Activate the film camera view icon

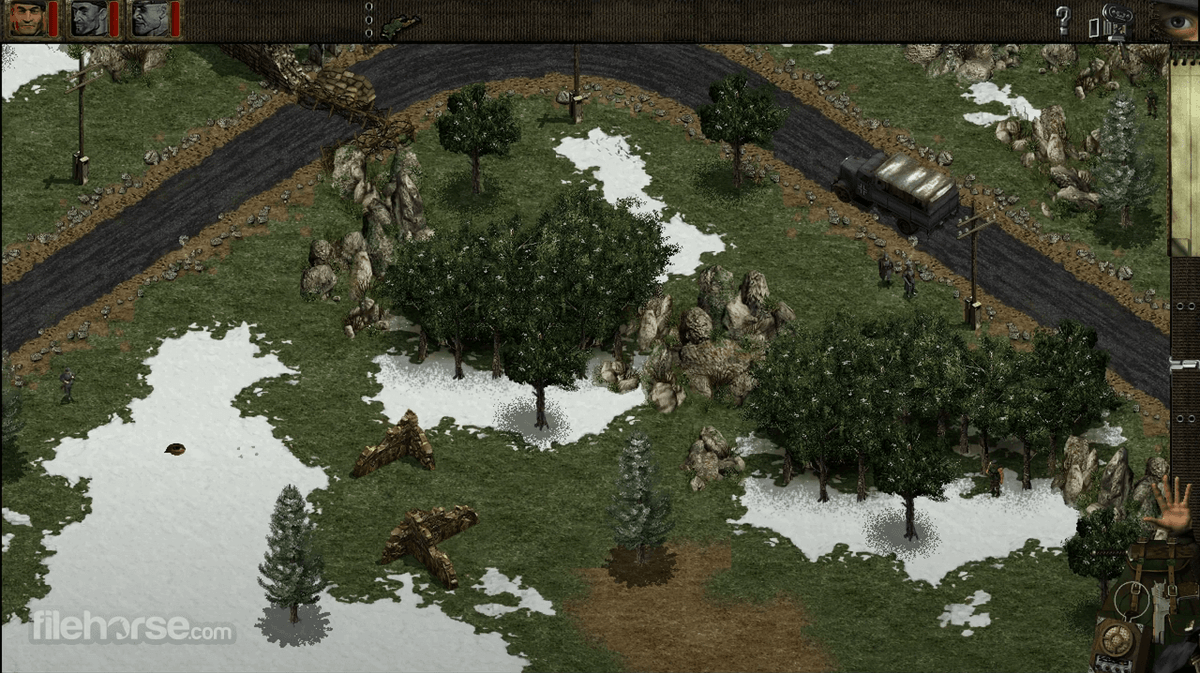point(1111,20)
